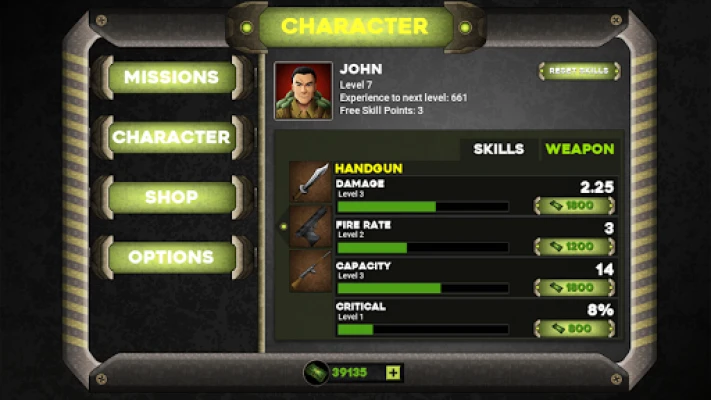711x400 pixels.
Task: Switch to the Weapon tab
Action: [x=579, y=149]
